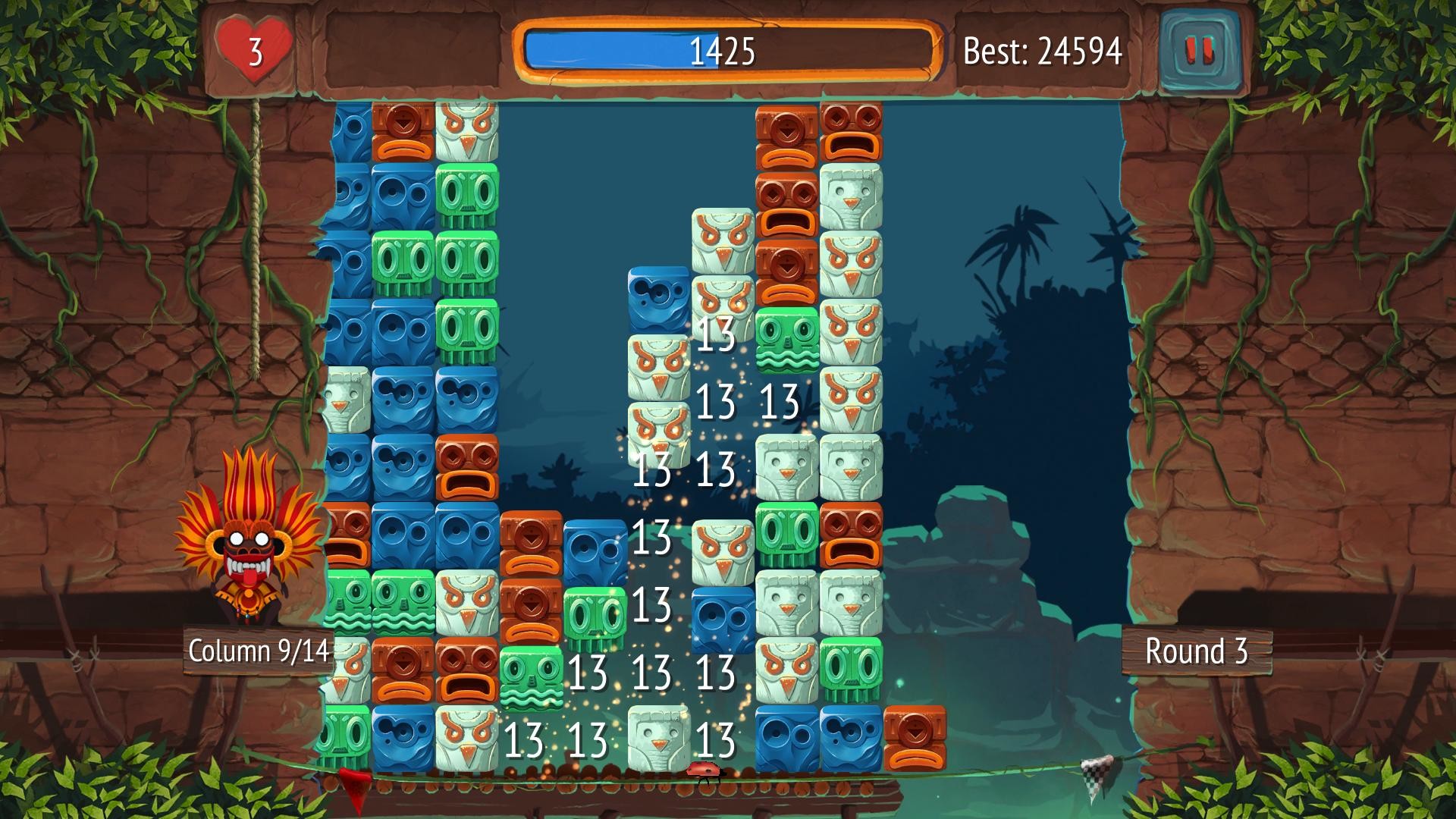Click the Round 3 wooden sign
Image resolution: width=1456 pixels, height=819 pixels.
click(x=1196, y=651)
